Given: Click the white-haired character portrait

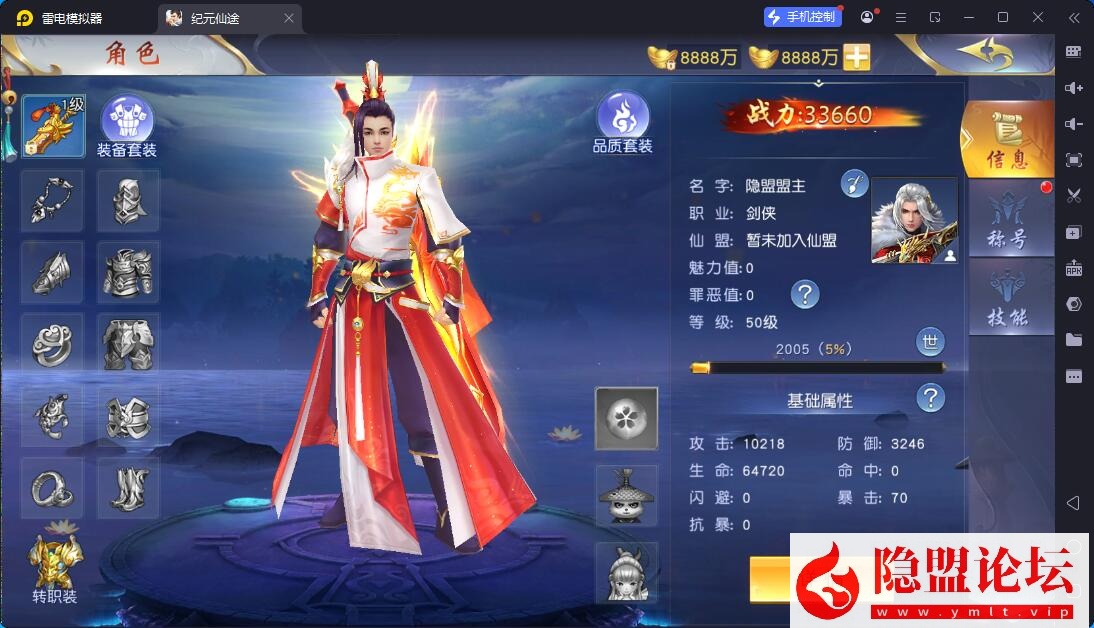Looking at the screenshot, I should click(914, 221).
